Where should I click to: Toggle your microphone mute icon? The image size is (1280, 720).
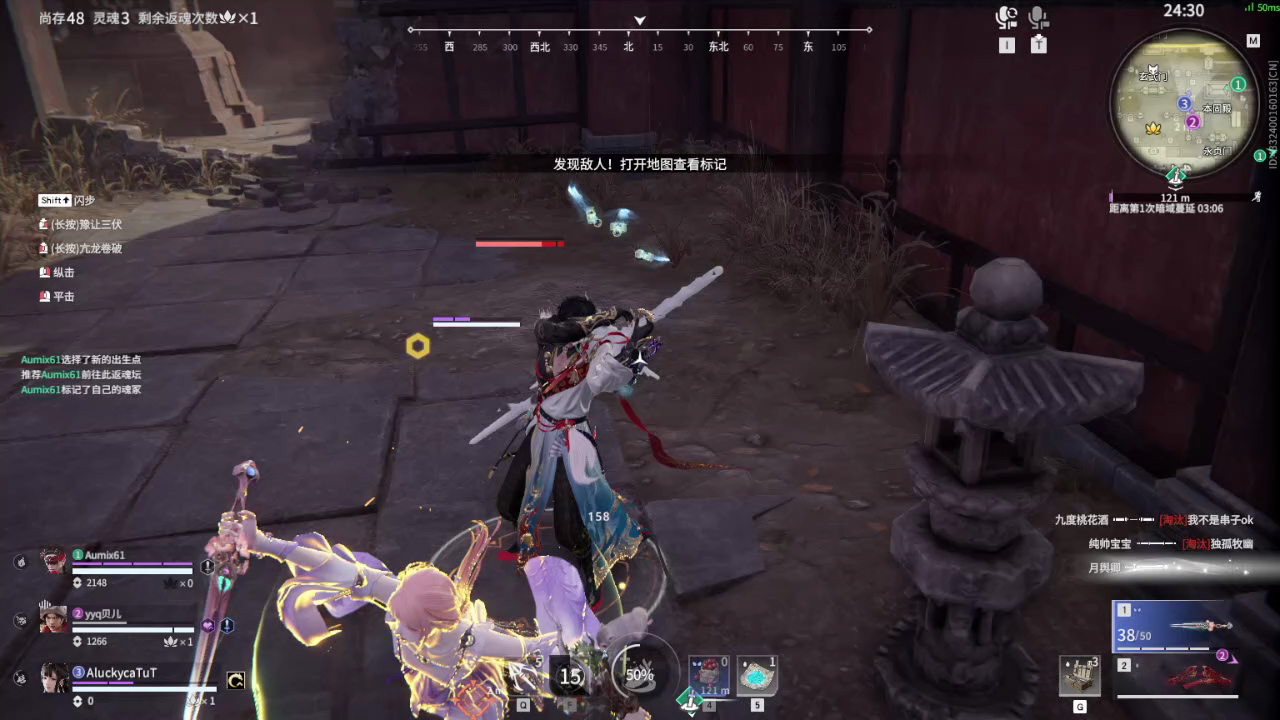(x=1005, y=18)
